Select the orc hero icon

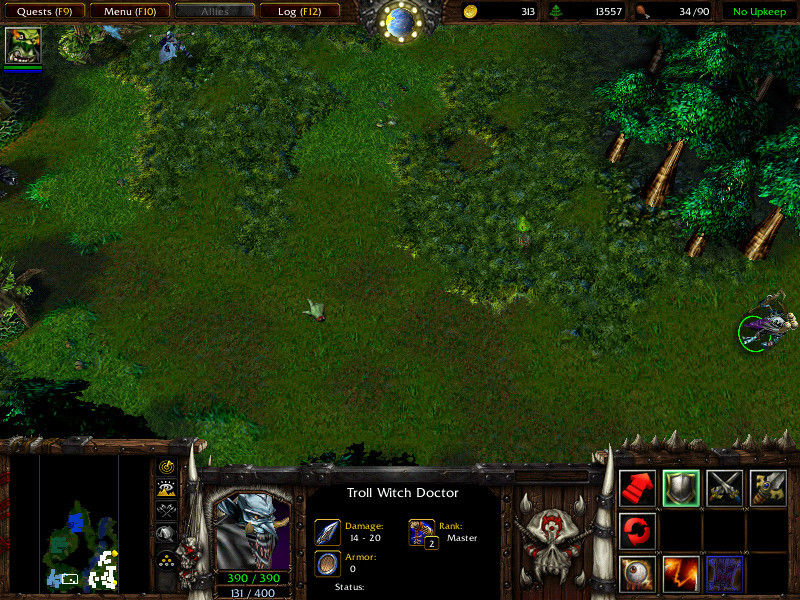point(23,46)
